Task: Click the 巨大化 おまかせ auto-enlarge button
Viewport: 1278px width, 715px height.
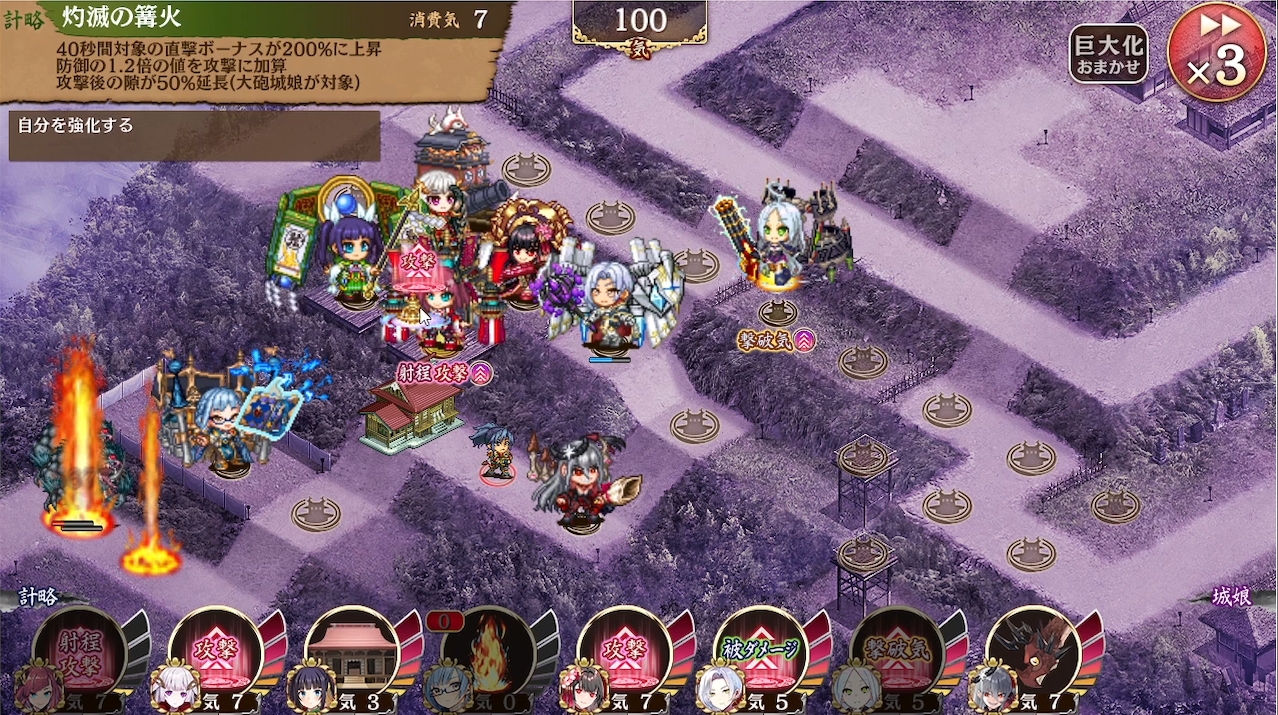Action: pyautogui.click(x=1108, y=54)
